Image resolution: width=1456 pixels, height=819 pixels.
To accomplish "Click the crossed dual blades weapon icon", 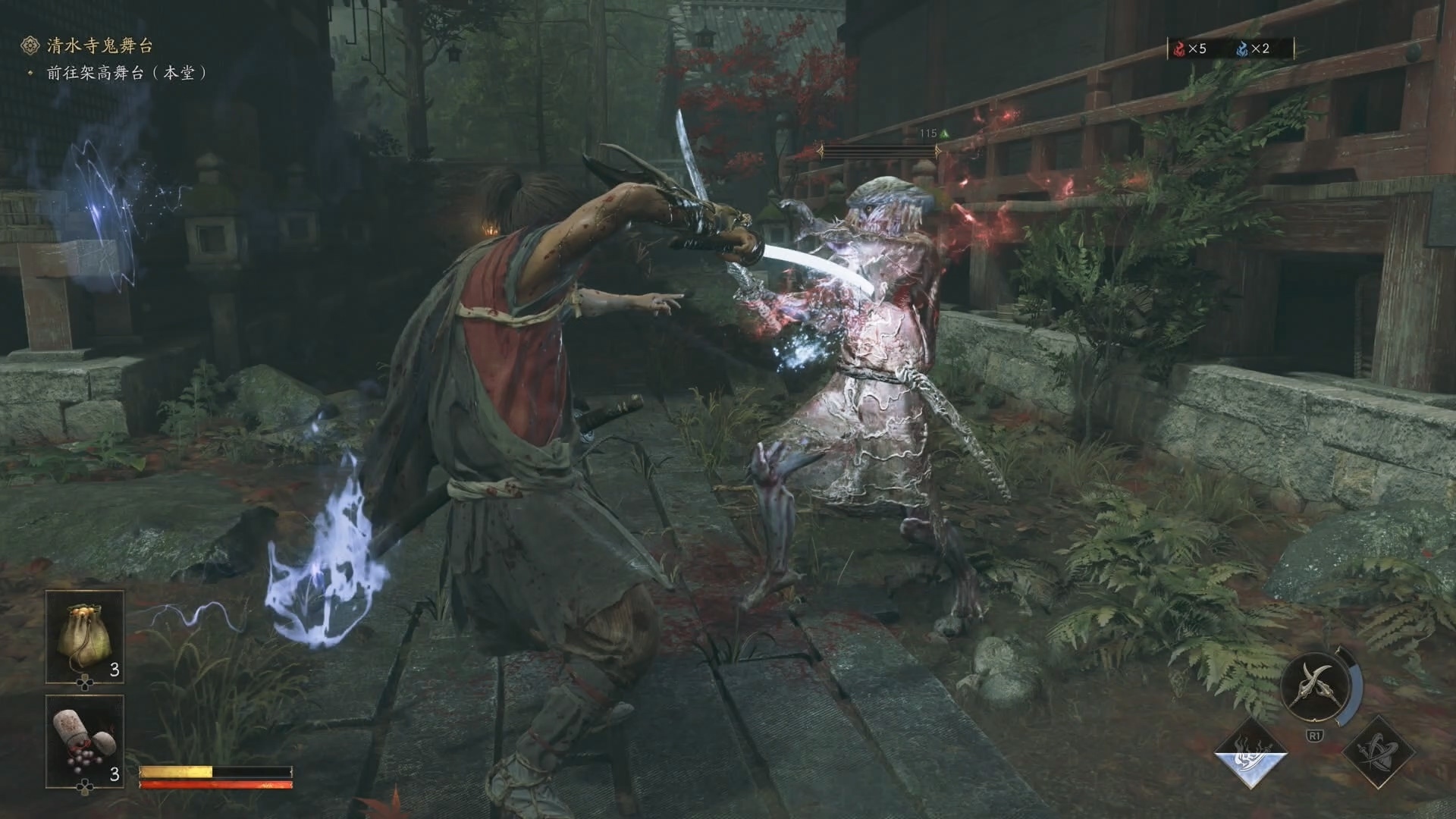I will click(1314, 686).
